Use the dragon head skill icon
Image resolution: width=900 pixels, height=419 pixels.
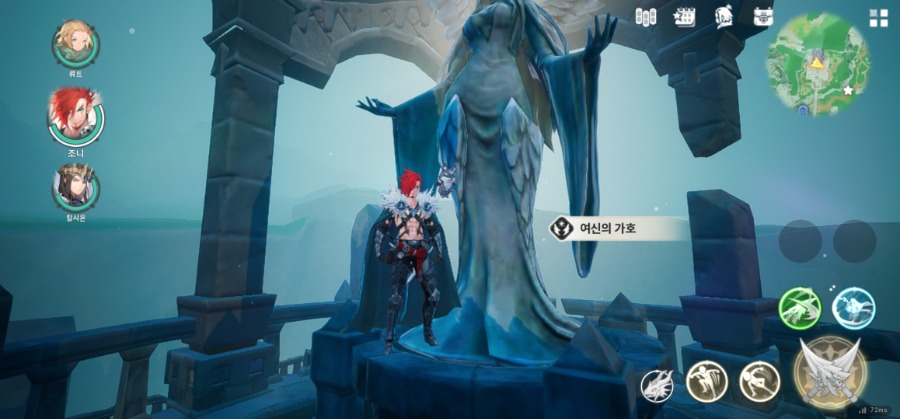656,385
